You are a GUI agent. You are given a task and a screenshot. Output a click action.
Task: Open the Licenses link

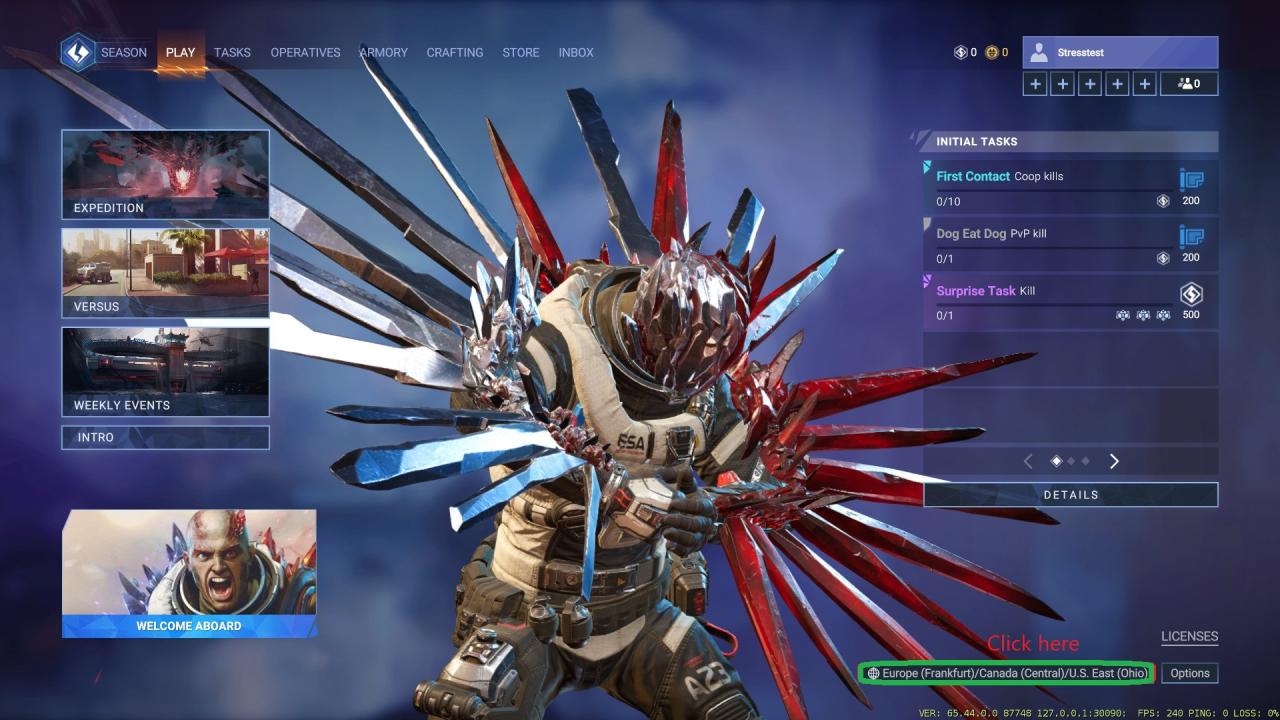[x=1189, y=636]
